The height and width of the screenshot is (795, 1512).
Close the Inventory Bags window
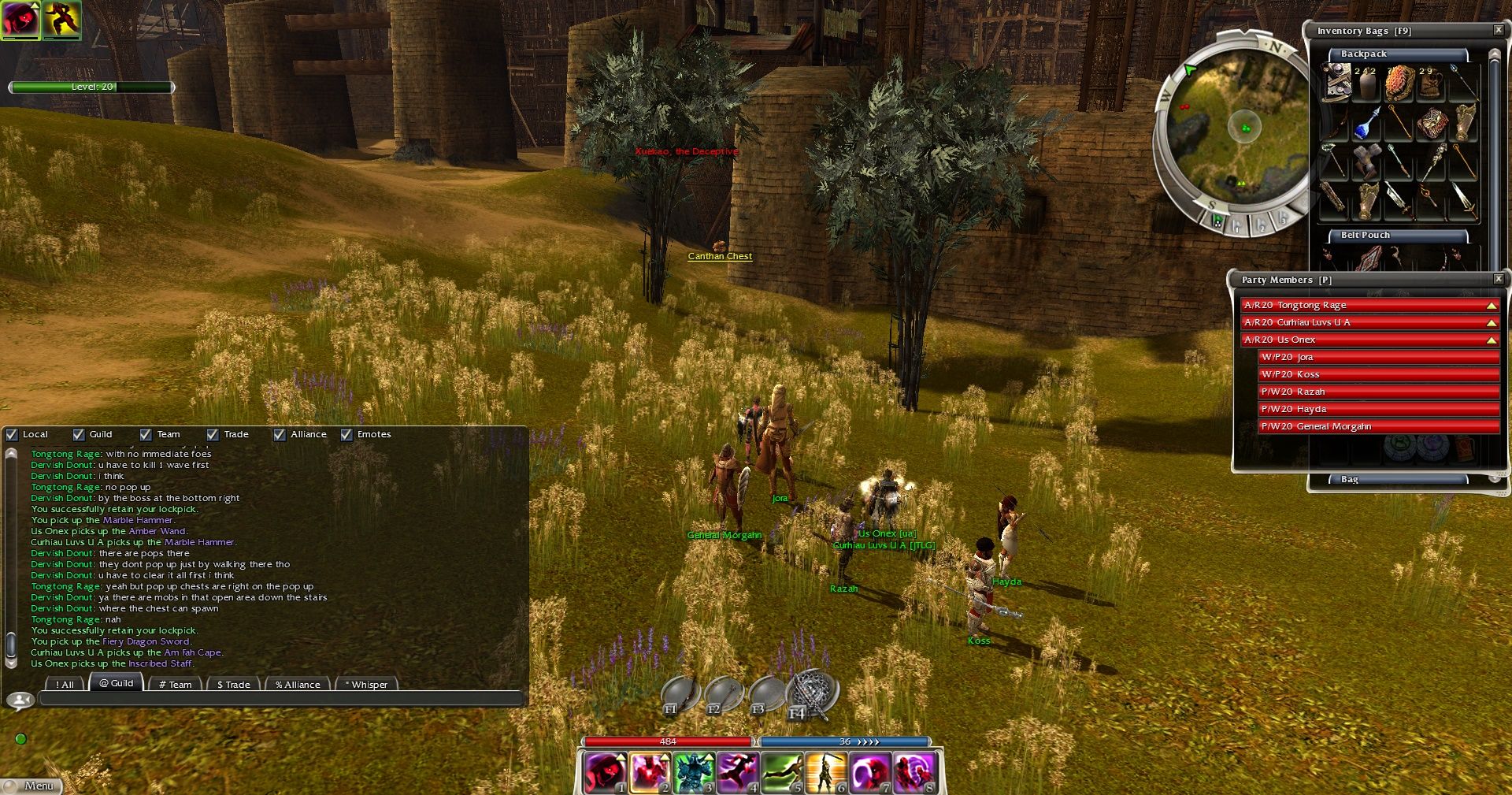pos(1498,30)
